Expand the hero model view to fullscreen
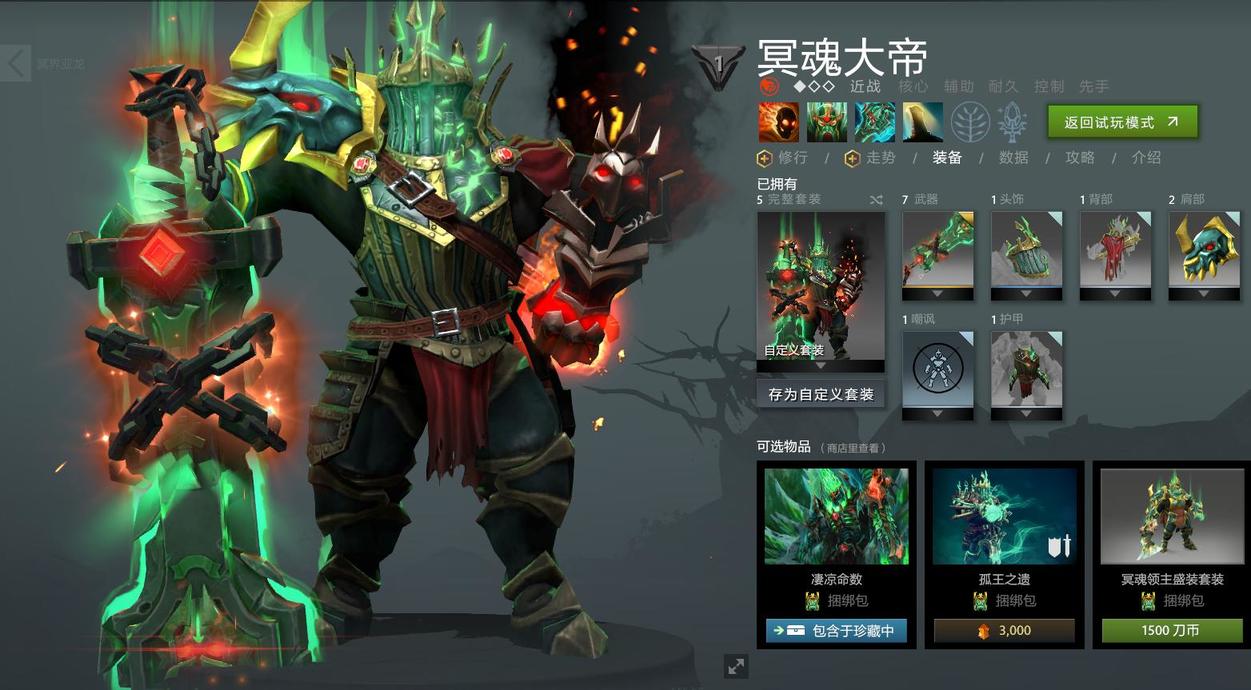The height and width of the screenshot is (690, 1251). pyautogui.click(x=736, y=666)
